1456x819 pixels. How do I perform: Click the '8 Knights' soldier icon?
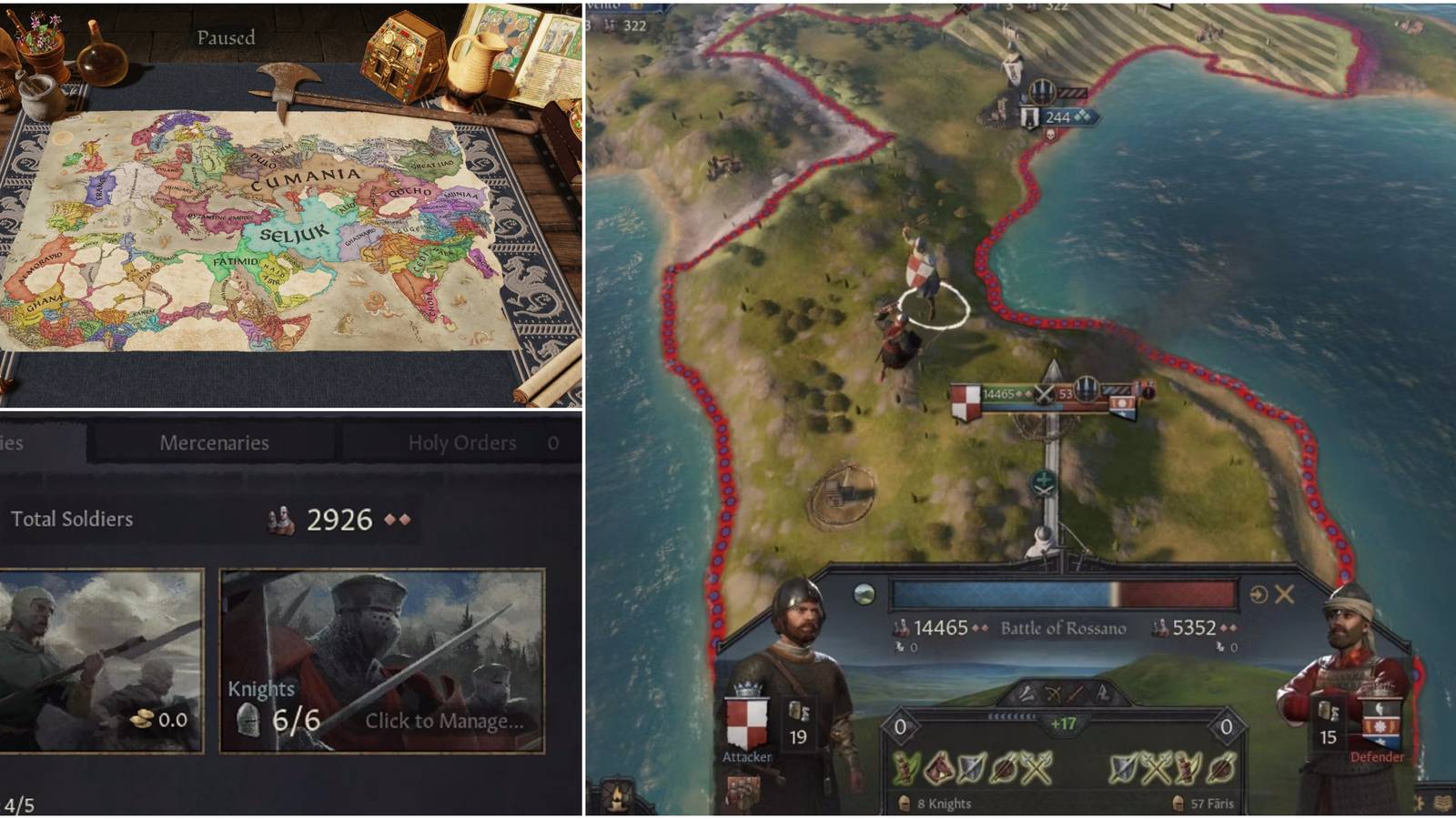click(904, 803)
